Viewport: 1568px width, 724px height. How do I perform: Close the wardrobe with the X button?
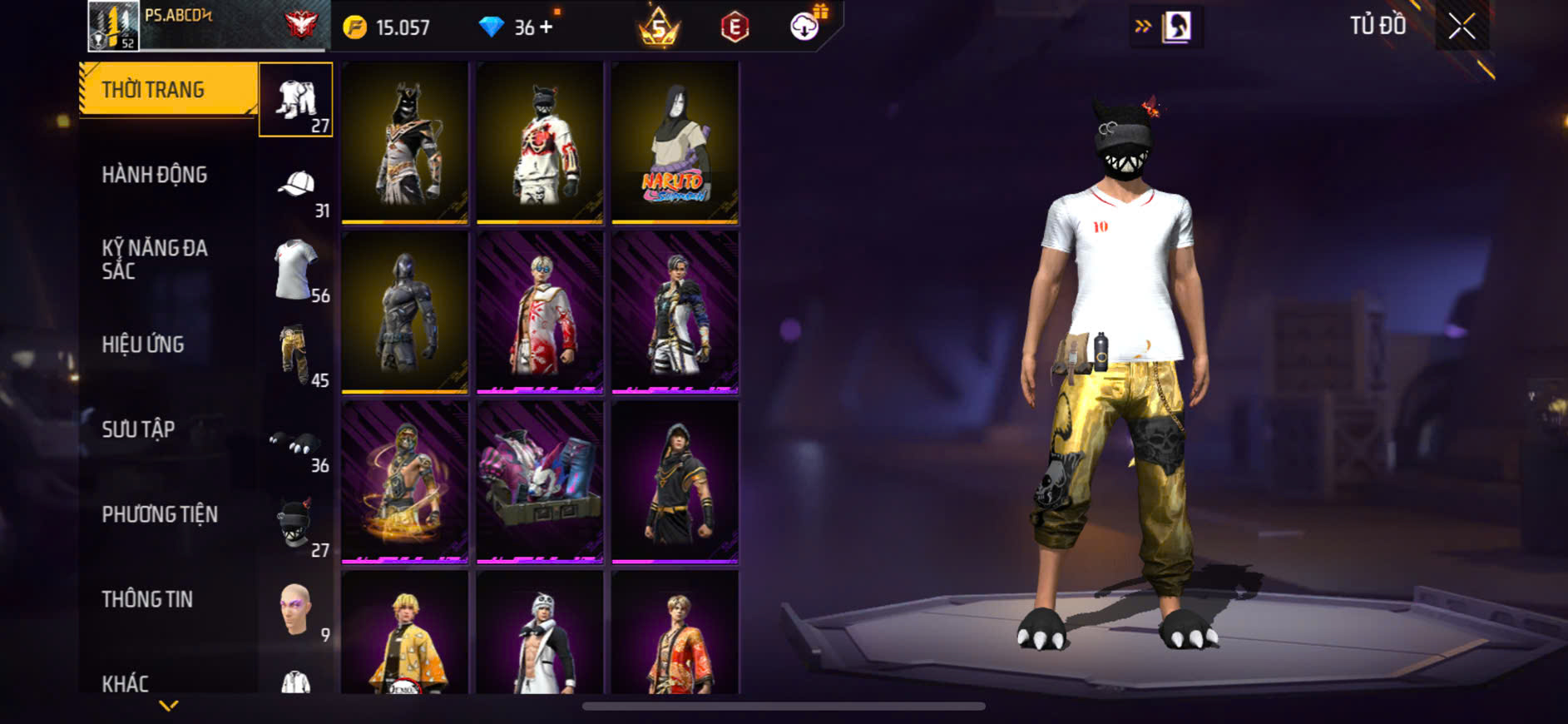tap(1462, 27)
